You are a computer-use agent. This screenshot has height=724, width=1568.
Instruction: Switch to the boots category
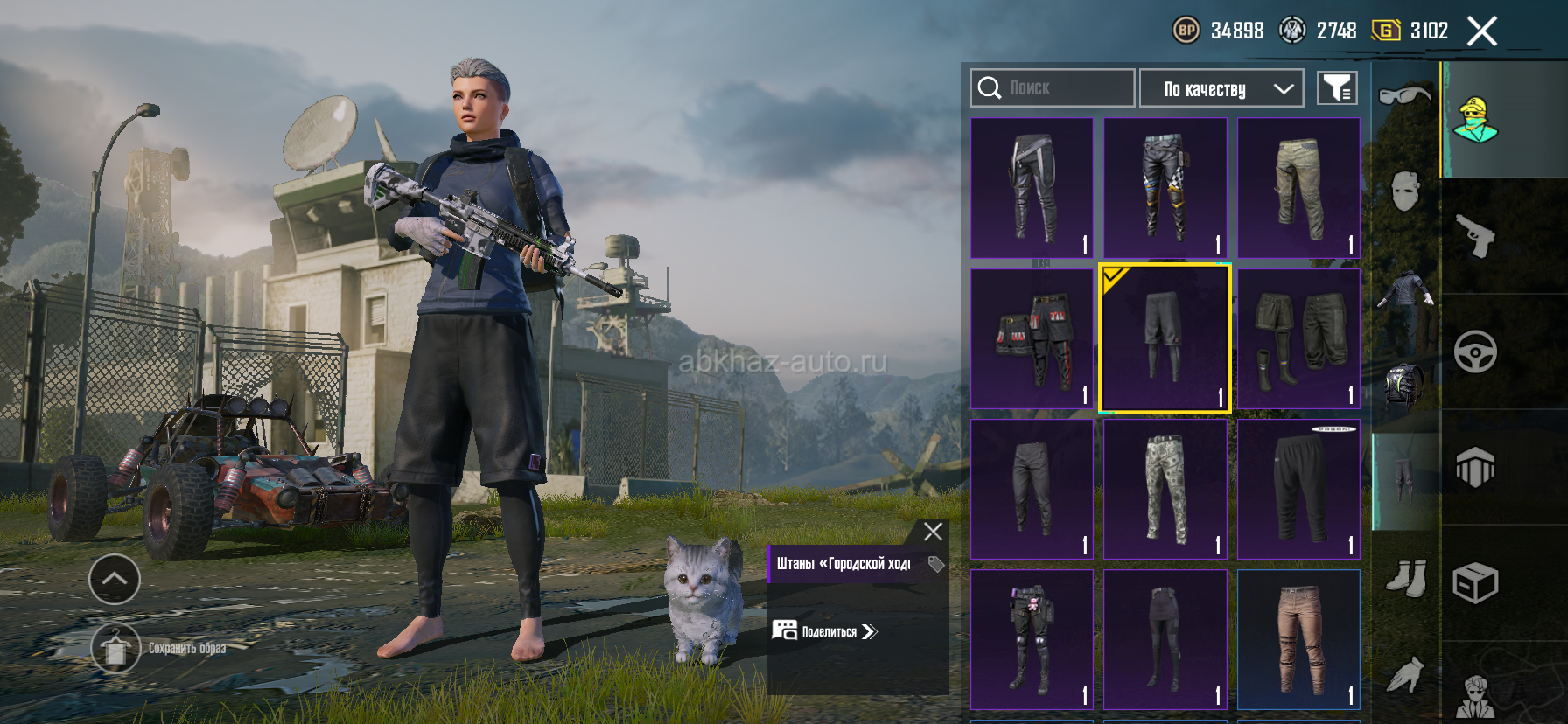(1406, 579)
